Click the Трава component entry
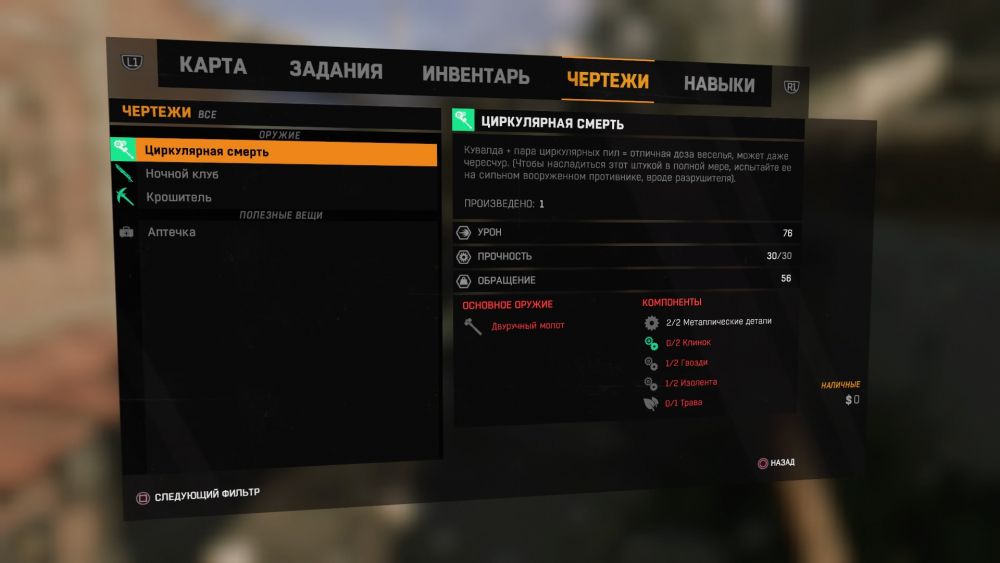1000x563 pixels. pos(684,403)
